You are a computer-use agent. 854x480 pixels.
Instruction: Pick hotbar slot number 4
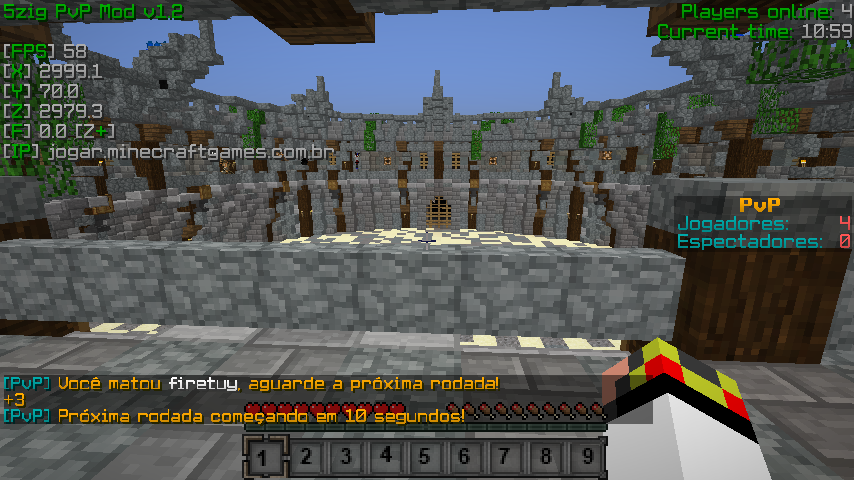tap(386, 458)
